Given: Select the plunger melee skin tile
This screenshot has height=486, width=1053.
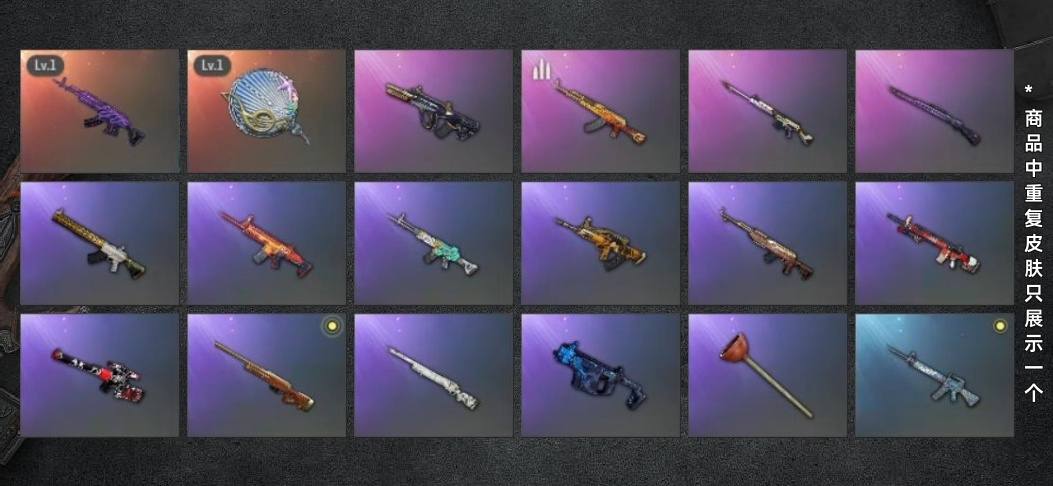Looking at the screenshot, I should [x=768, y=375].
